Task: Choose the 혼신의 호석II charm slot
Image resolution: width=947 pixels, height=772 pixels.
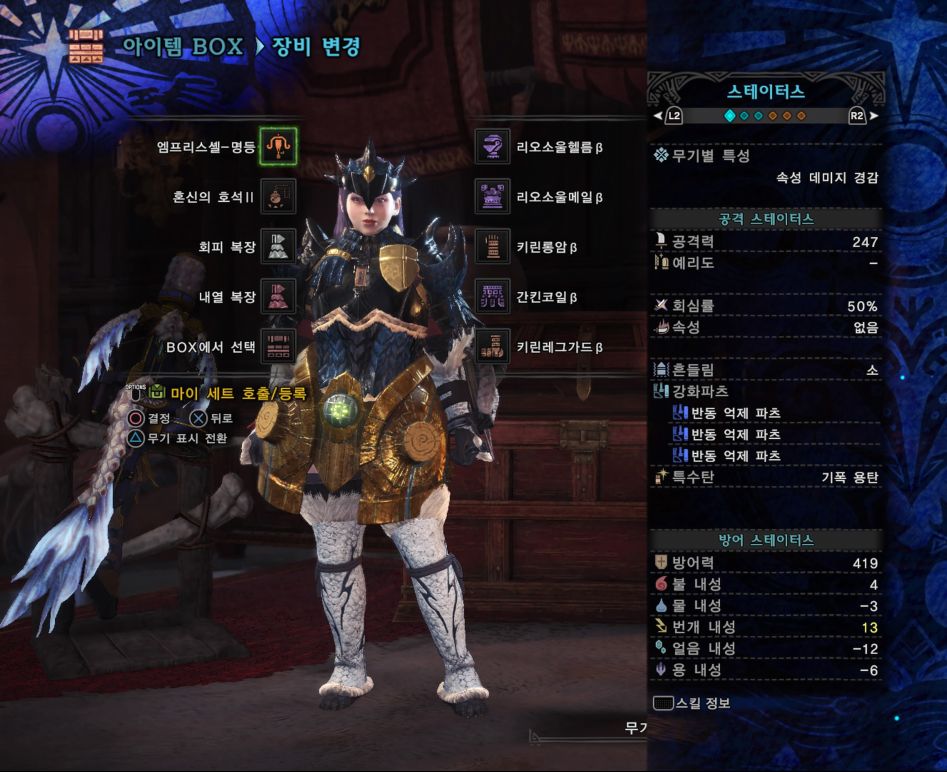Action: tap(278, 197)
